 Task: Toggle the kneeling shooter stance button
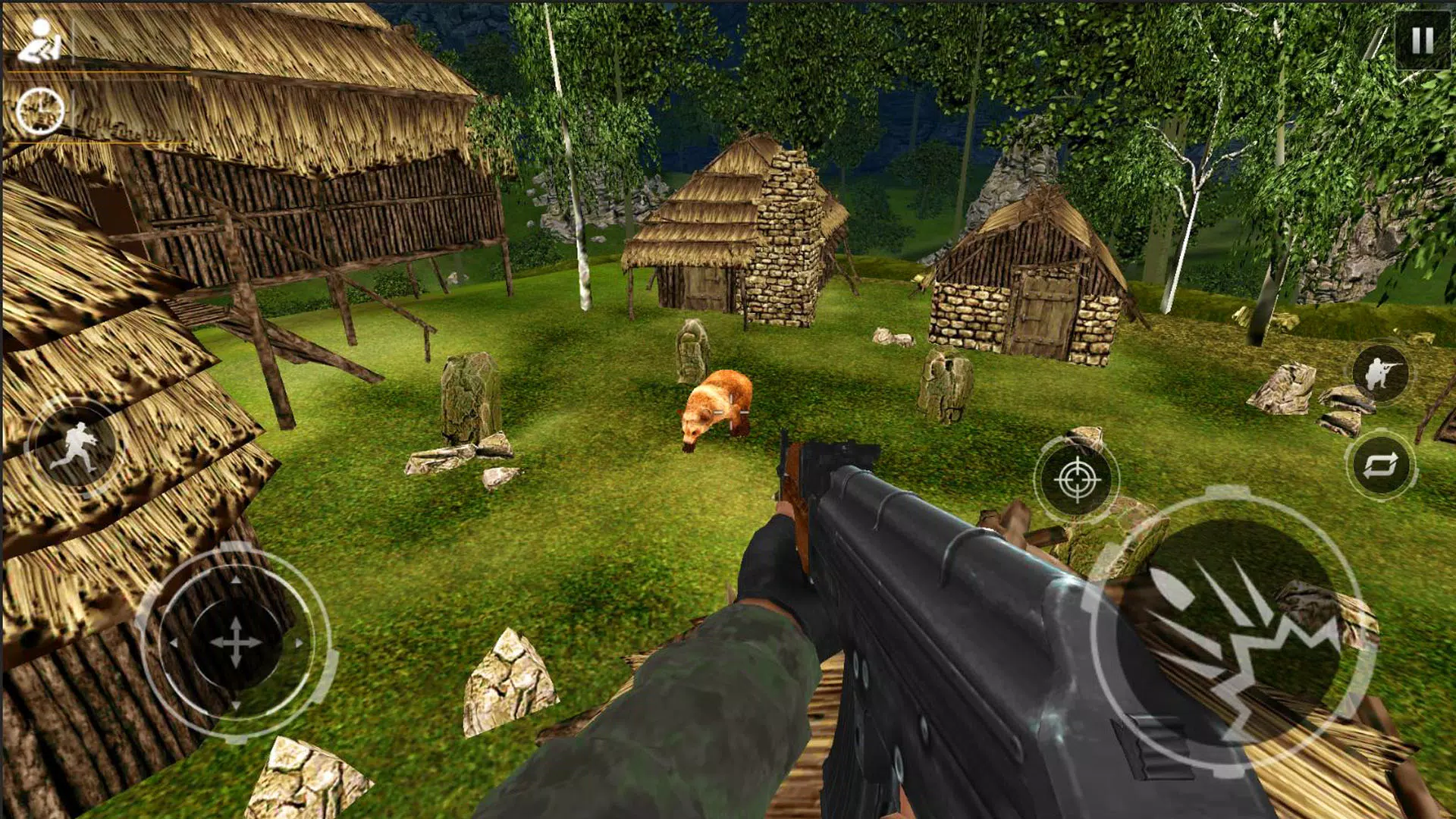pos(1380,373)
